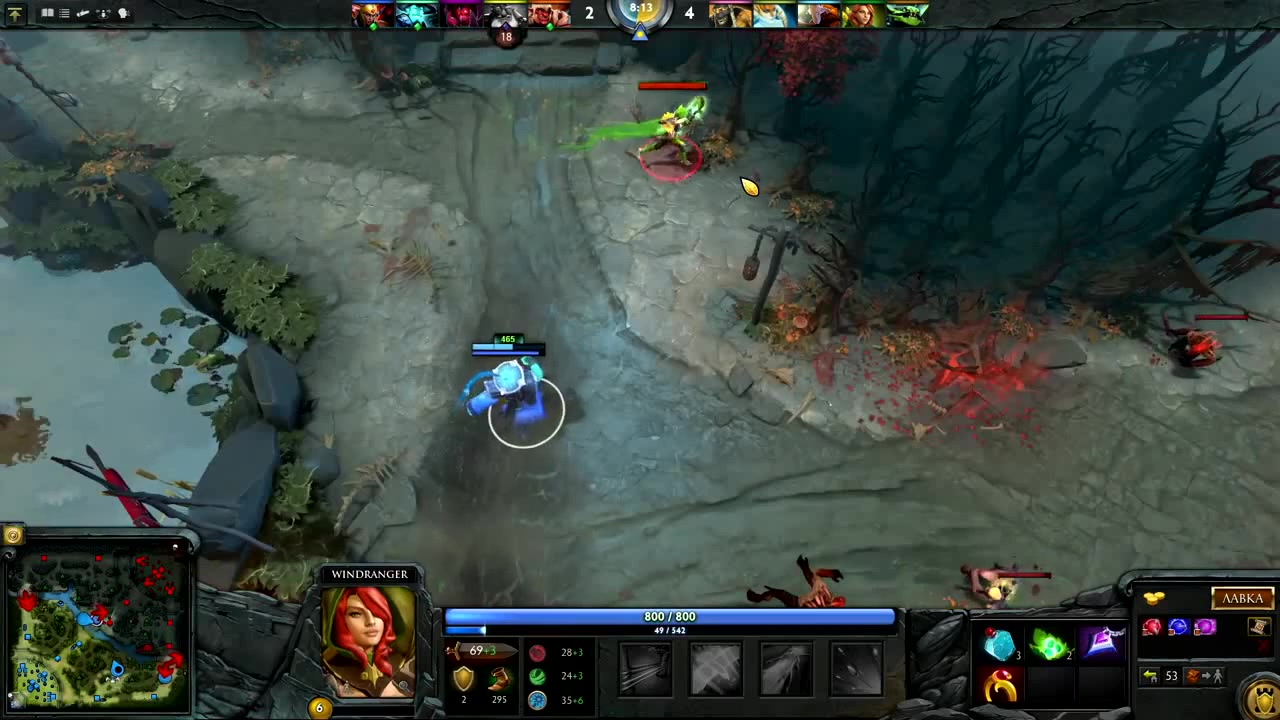Image resolution: width=1280 pixels, height=720 pixels.
Task: Activate the glyph shield button
Action: (1263, 696)
